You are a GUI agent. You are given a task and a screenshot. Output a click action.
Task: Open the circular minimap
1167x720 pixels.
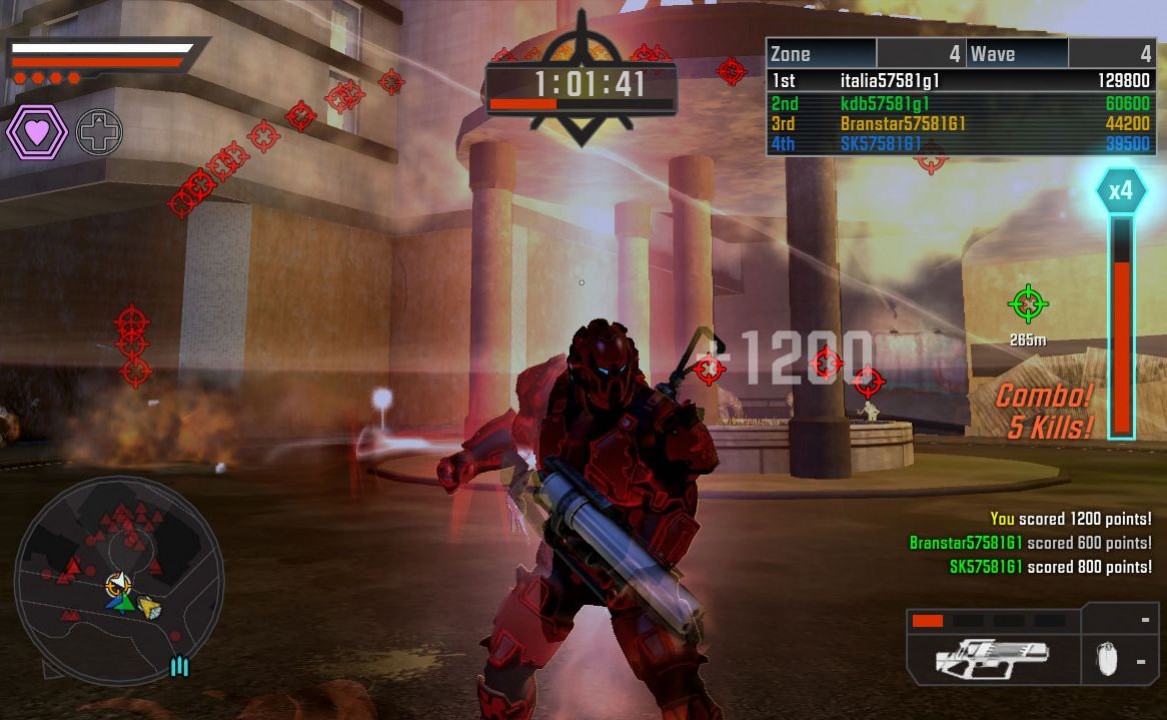pos(118,580)
